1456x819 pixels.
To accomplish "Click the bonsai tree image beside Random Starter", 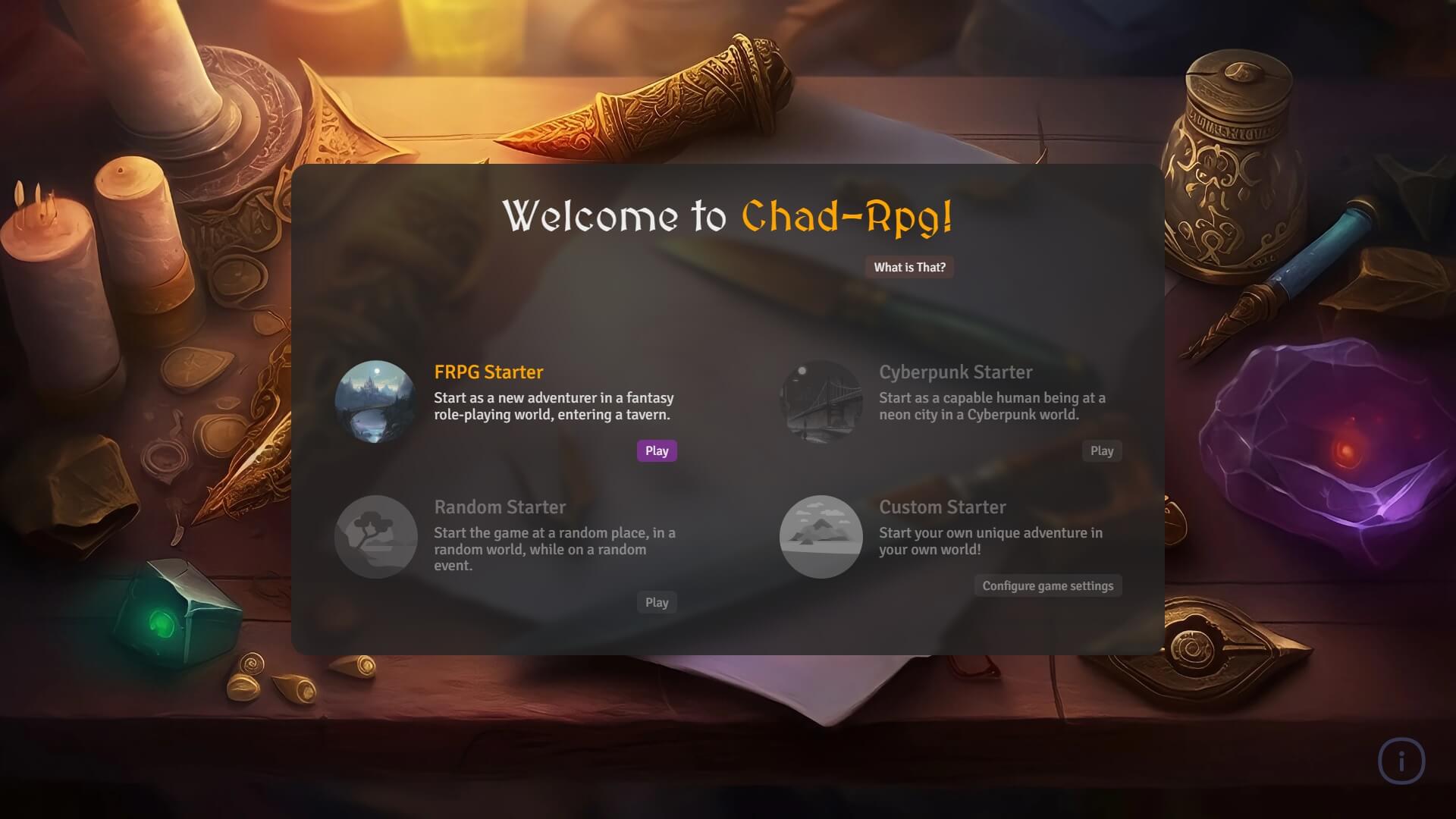I will [375, 536].
